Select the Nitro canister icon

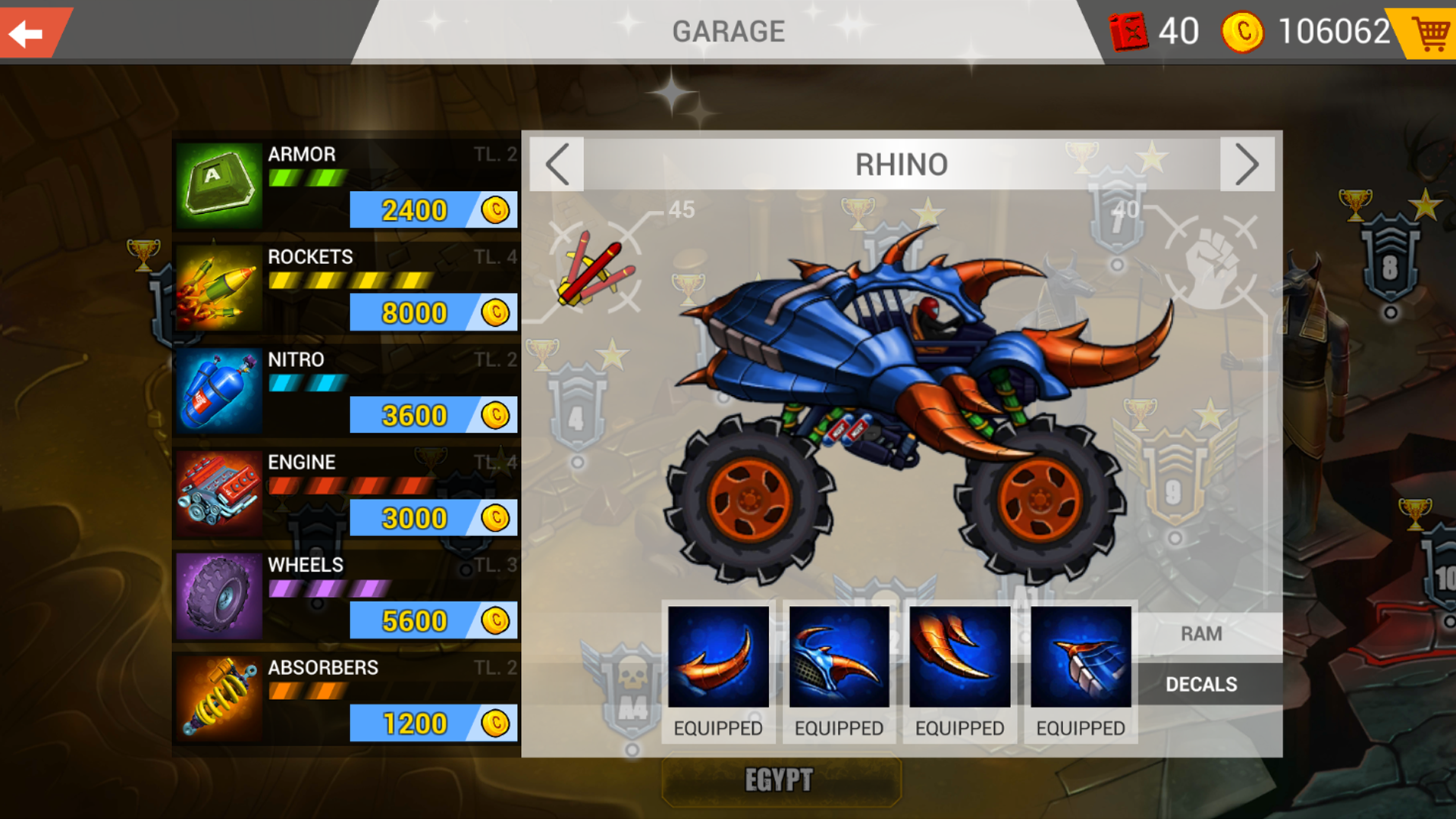click(x=218, y=390)
